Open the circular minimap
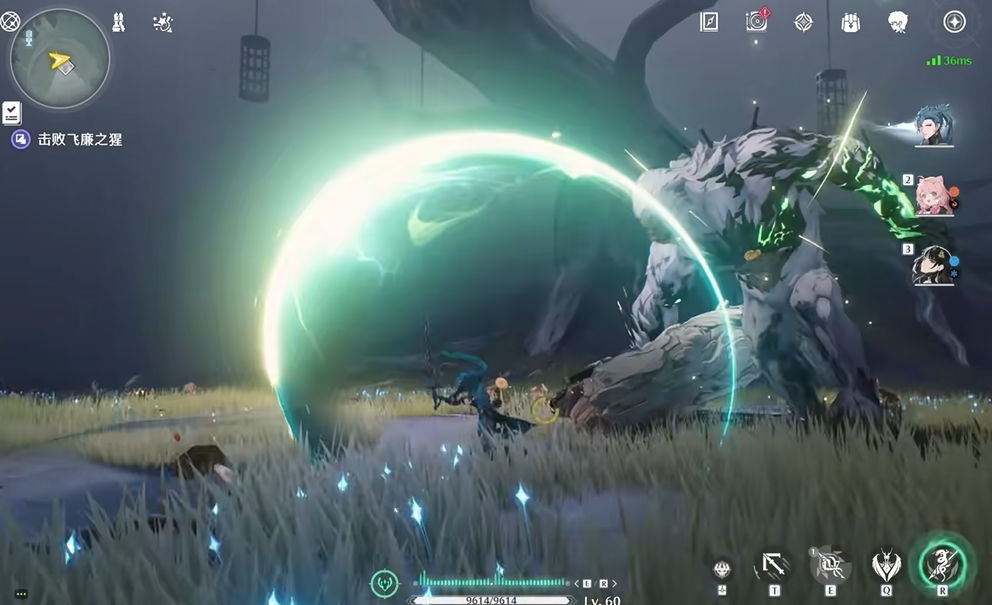 point(60,59)
